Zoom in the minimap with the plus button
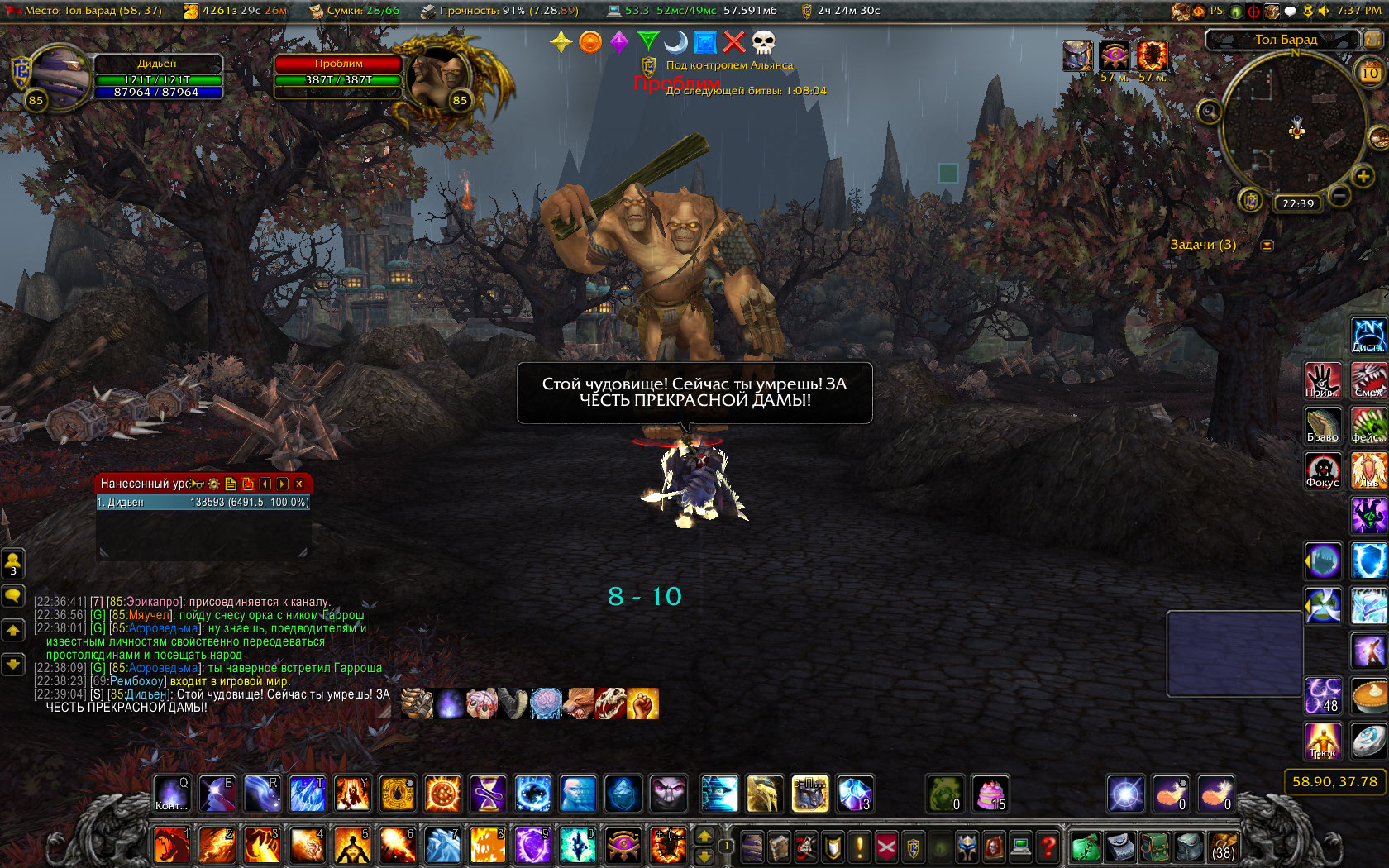 [x=1363, y=175]
